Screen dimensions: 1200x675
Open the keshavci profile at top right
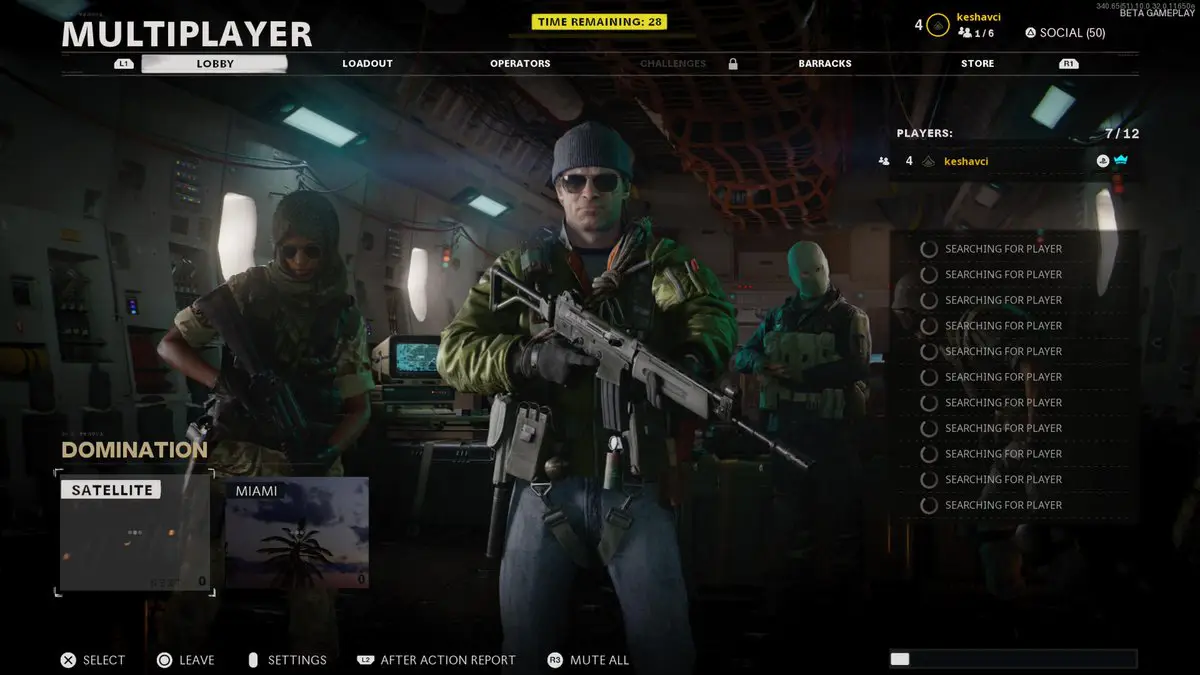point(978,17)
